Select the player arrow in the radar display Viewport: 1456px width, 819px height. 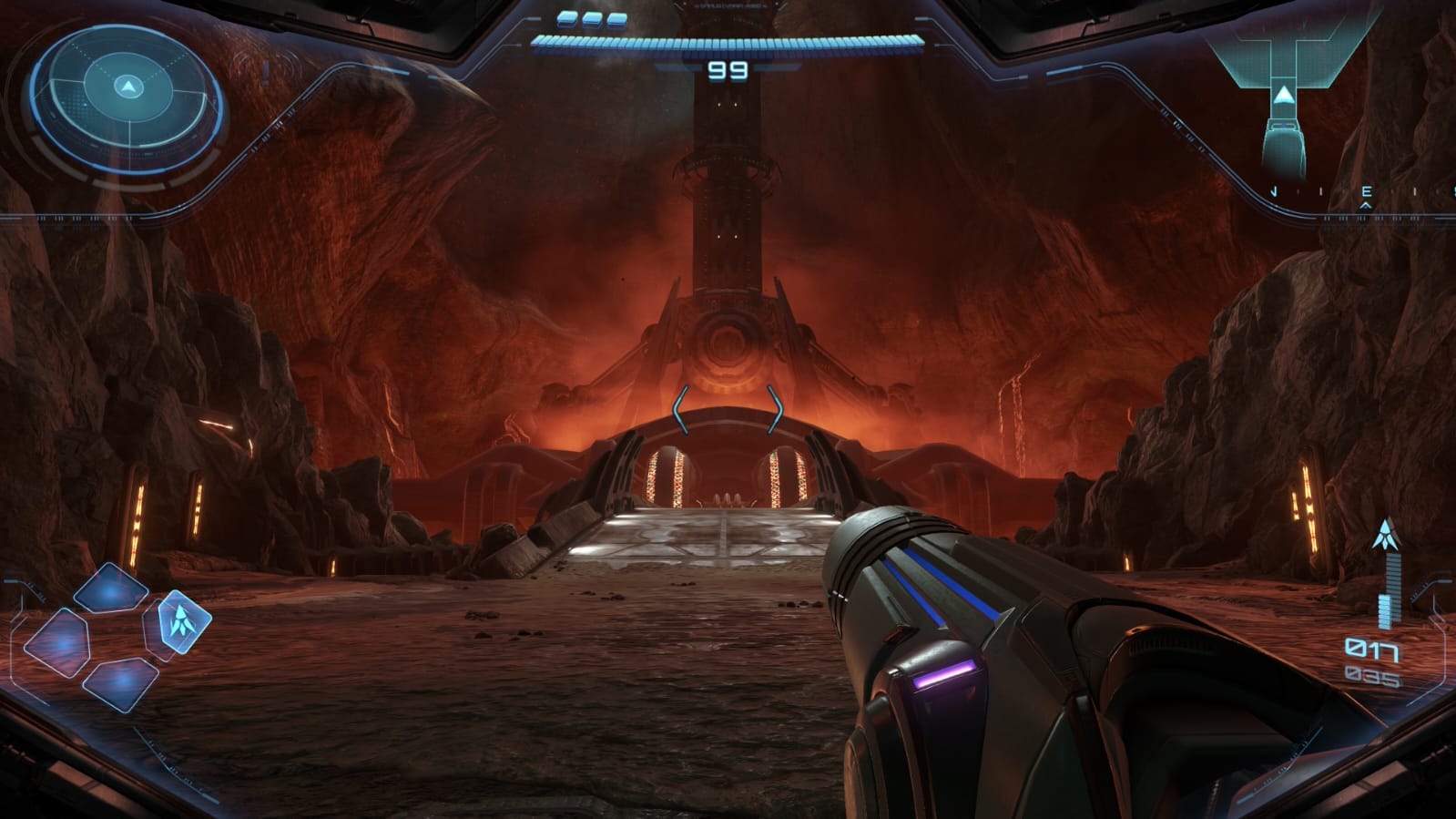[x=127, y=87]
